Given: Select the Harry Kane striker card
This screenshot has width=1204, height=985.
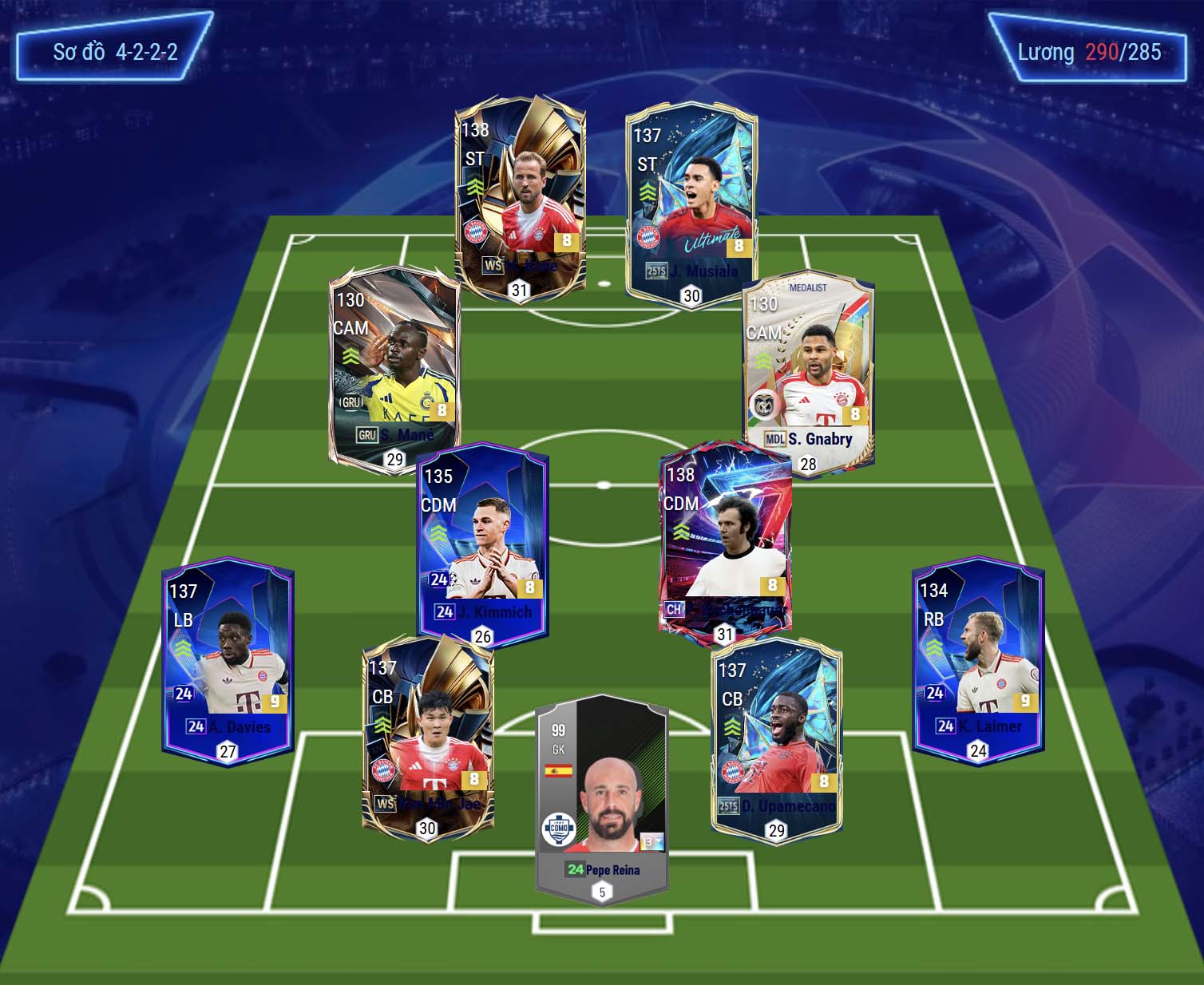Looking at the screenshot, I should 521,196.
